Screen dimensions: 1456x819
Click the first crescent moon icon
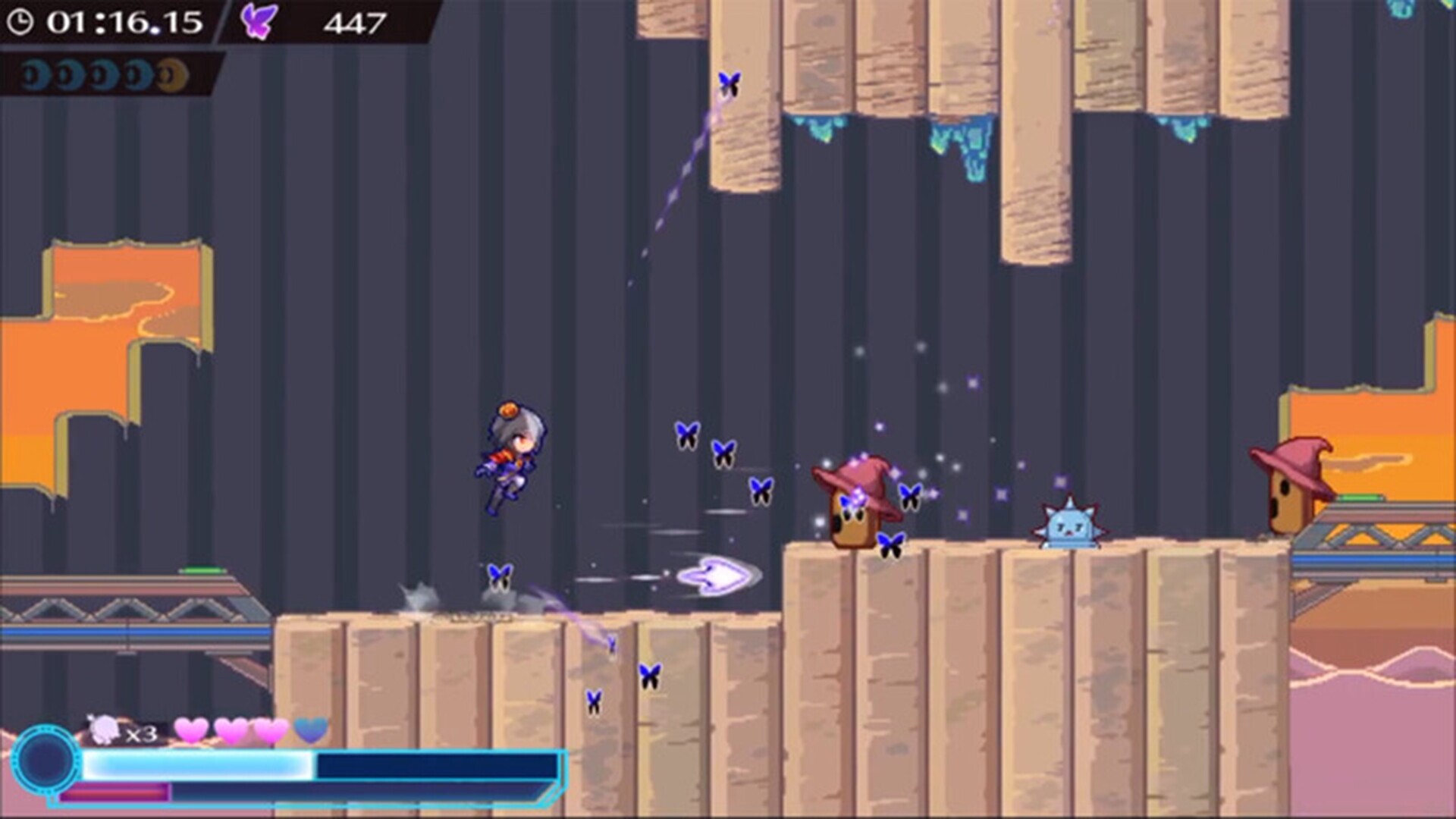[35, 74]
